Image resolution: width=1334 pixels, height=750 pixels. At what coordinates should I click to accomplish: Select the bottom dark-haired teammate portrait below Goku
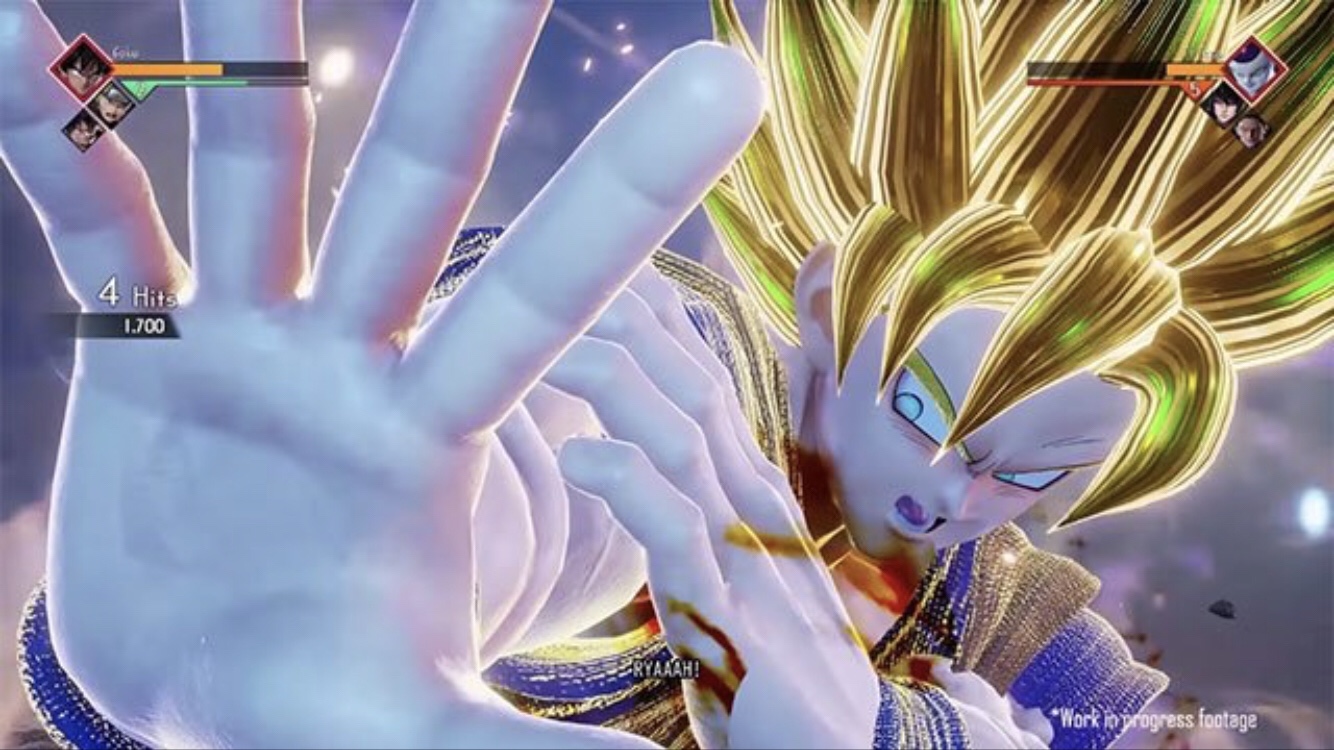point(84,129)
